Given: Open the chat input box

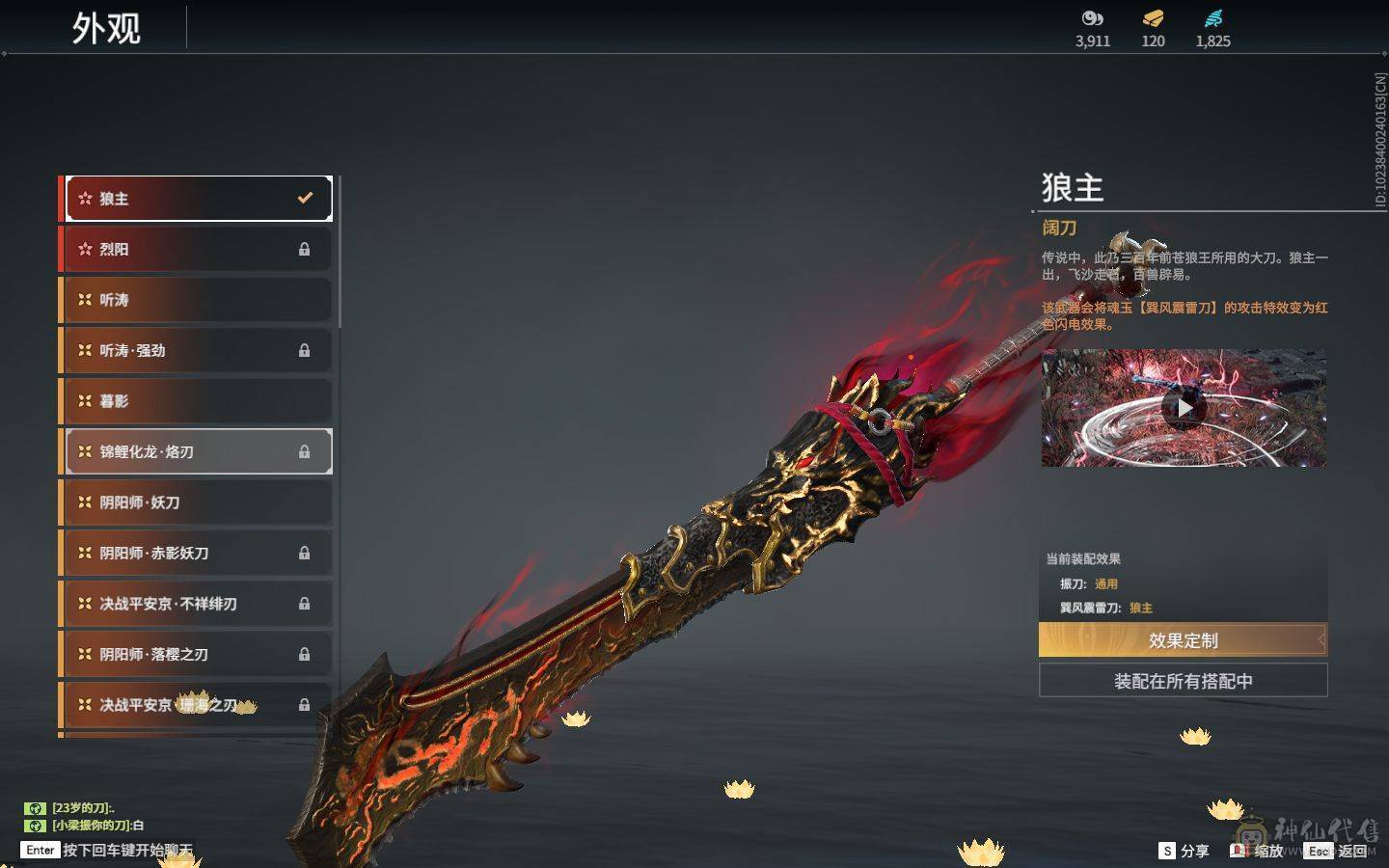Looking at the screenshot, I should click(x=125, y=850).
